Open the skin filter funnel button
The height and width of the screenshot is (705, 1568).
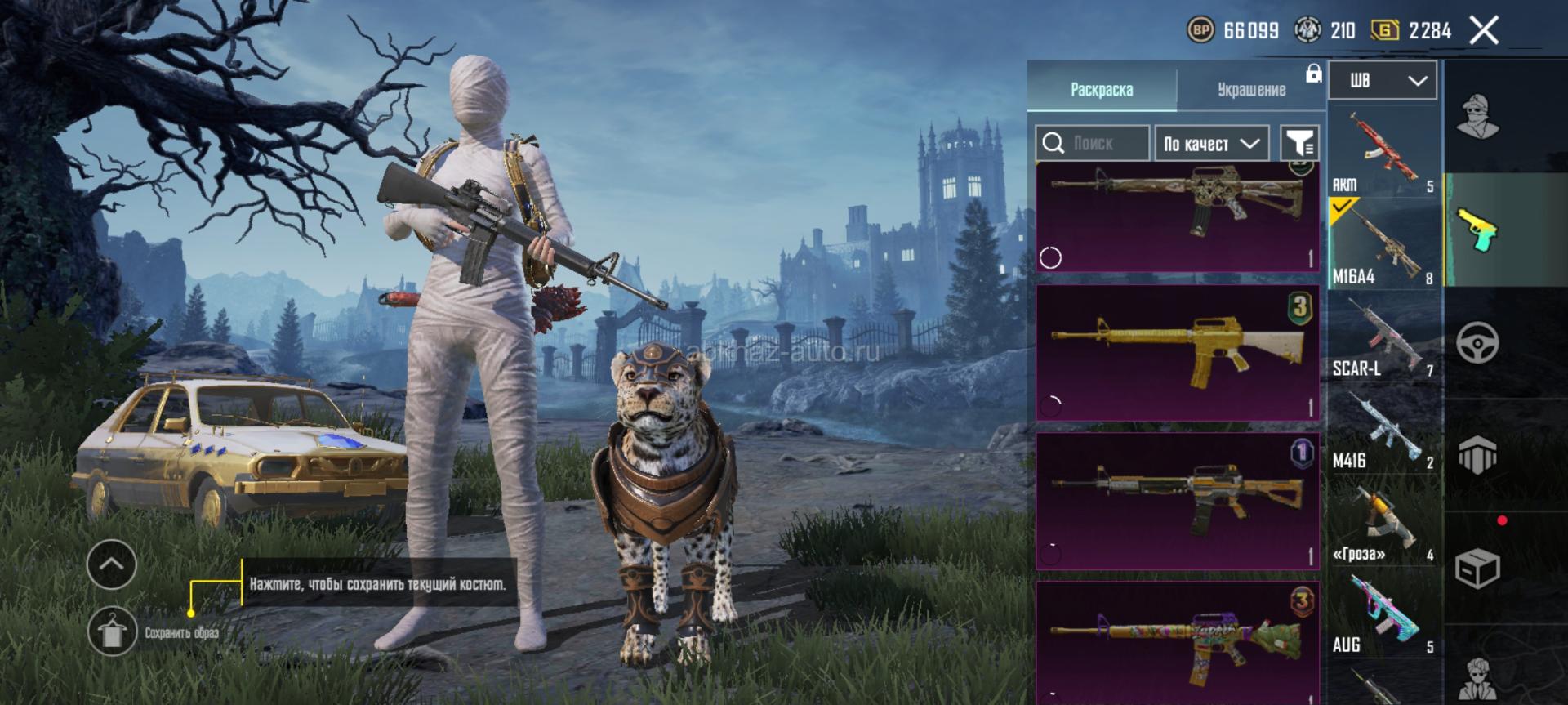(1298, 144)
